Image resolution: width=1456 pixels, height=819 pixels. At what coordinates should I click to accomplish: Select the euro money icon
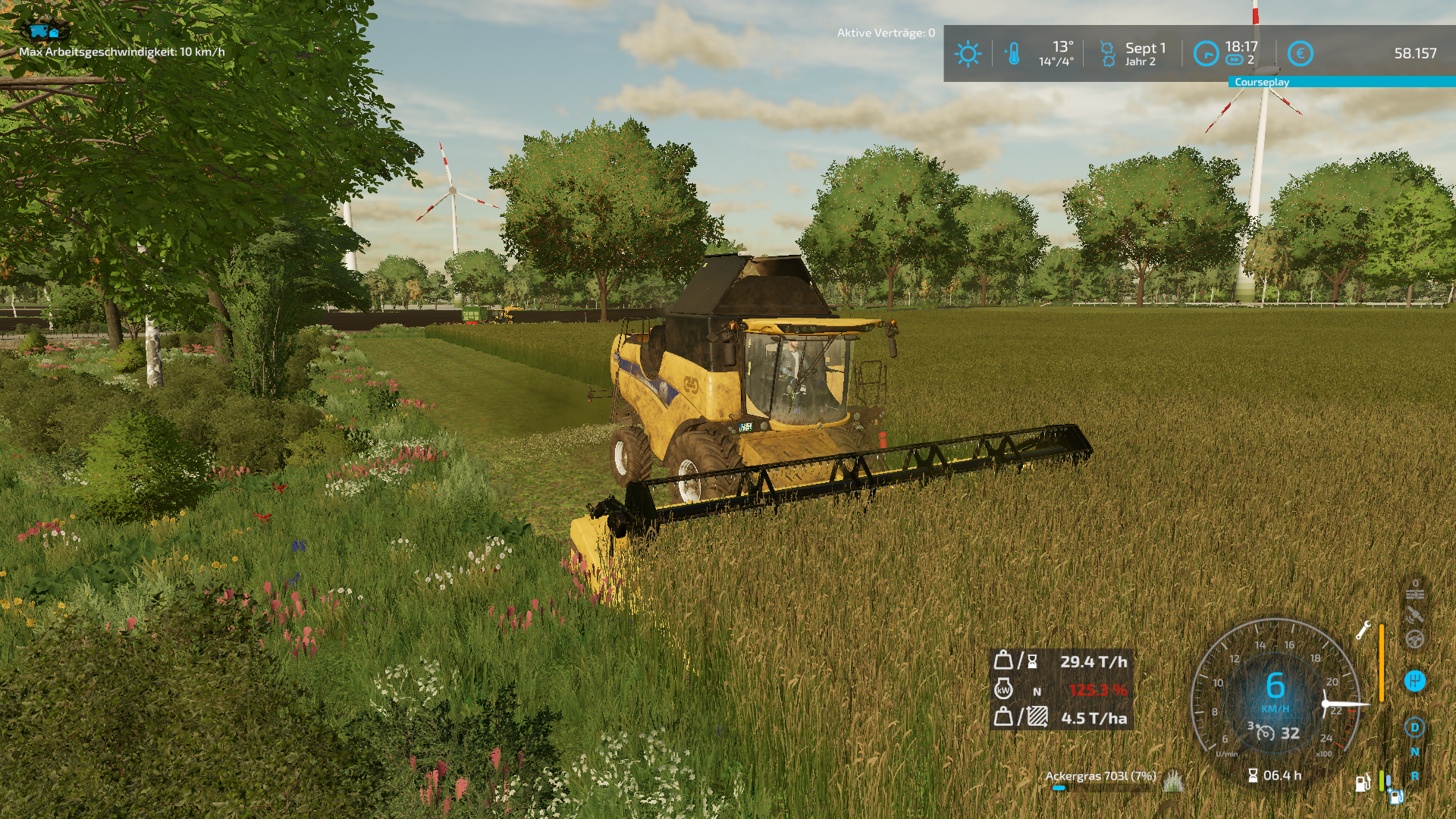pyautogui.click(x=1300, y=54)
